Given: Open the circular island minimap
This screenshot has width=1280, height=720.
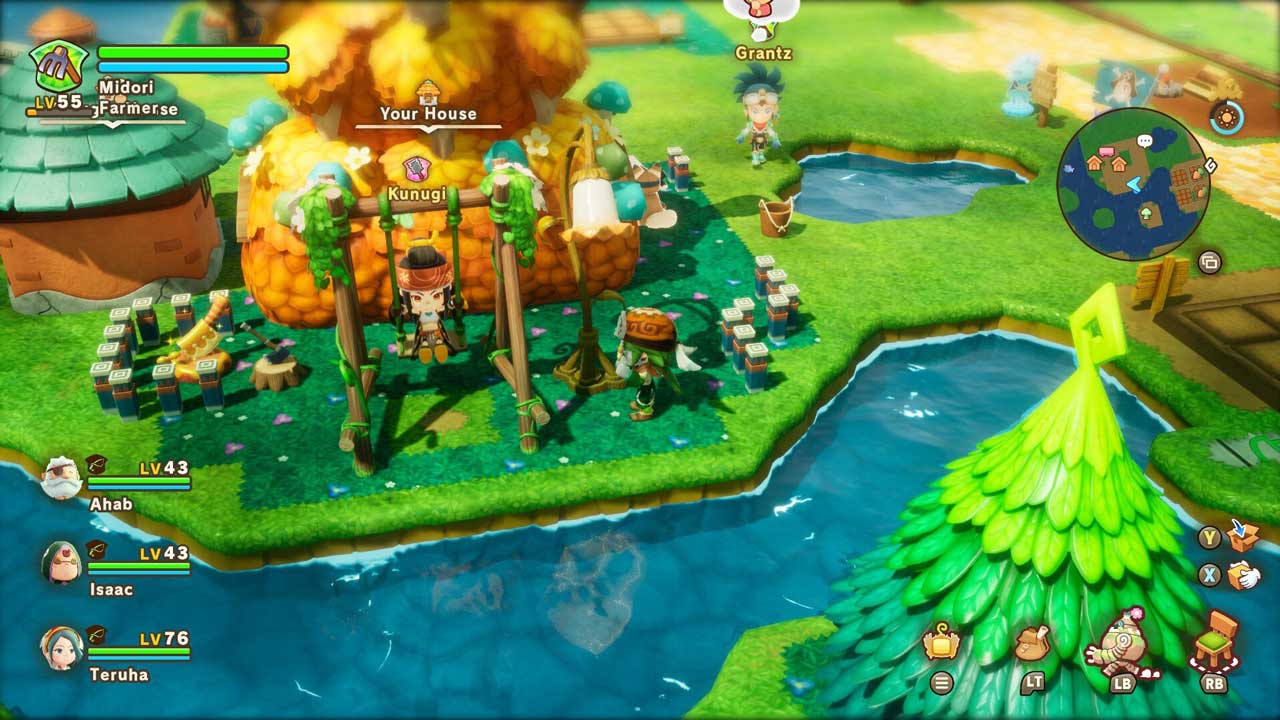Looking at the screenshot, I should 1133,184.
